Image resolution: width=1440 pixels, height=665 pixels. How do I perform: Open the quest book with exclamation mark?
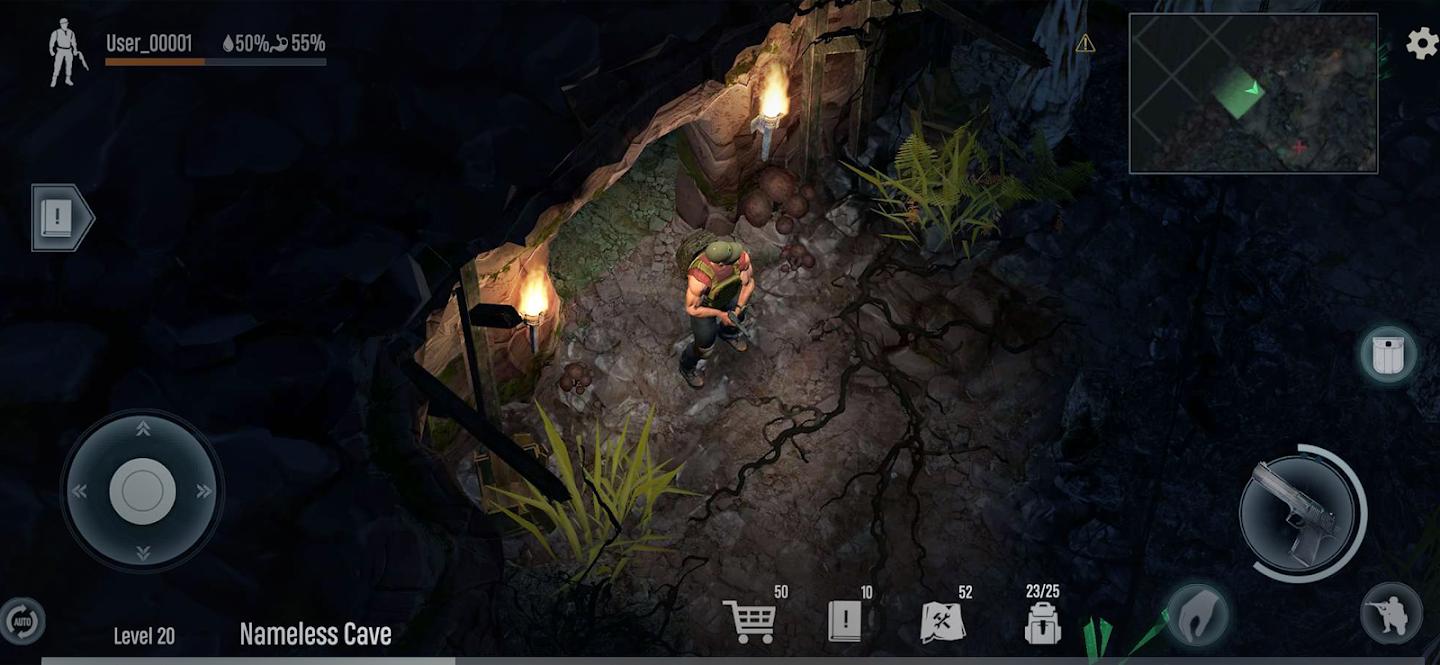pyautogui.click(x=844, y=621)
